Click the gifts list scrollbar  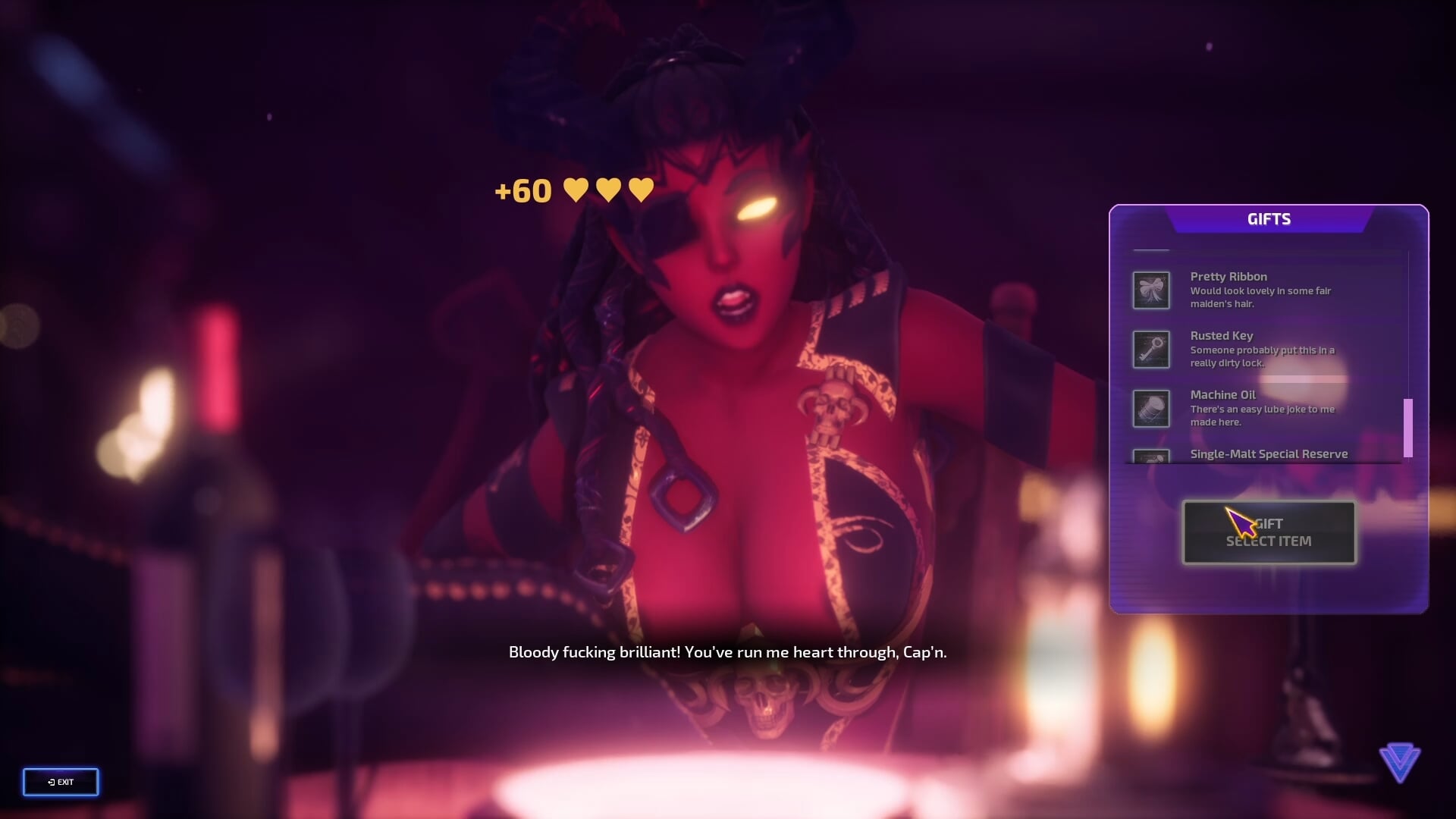(x=1407, y=428)
